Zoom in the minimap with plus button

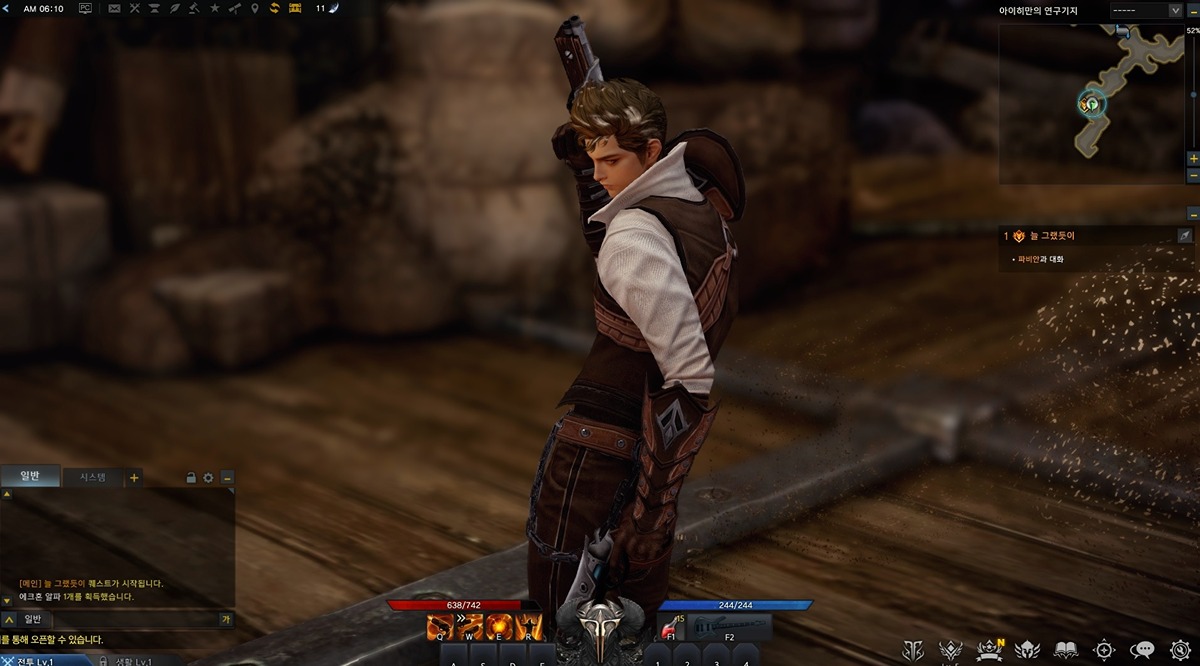tap(1193, 159)
